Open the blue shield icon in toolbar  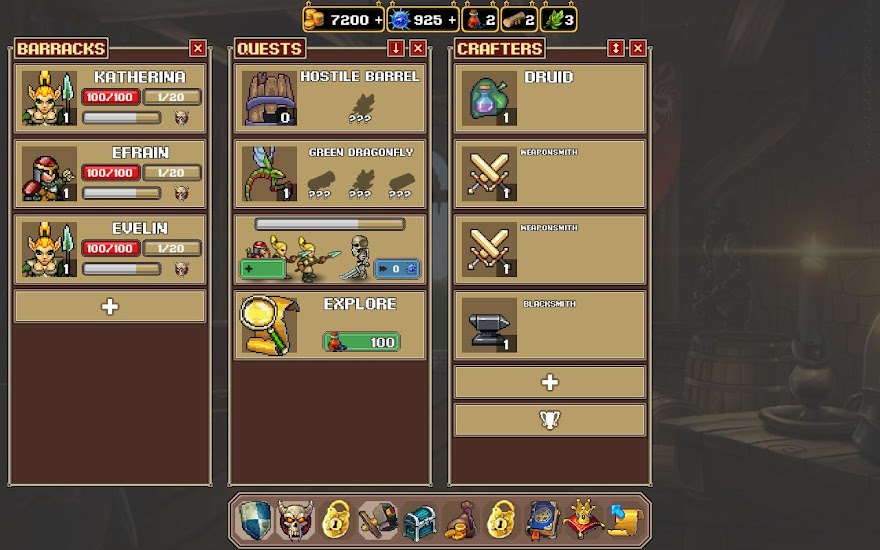254,521
